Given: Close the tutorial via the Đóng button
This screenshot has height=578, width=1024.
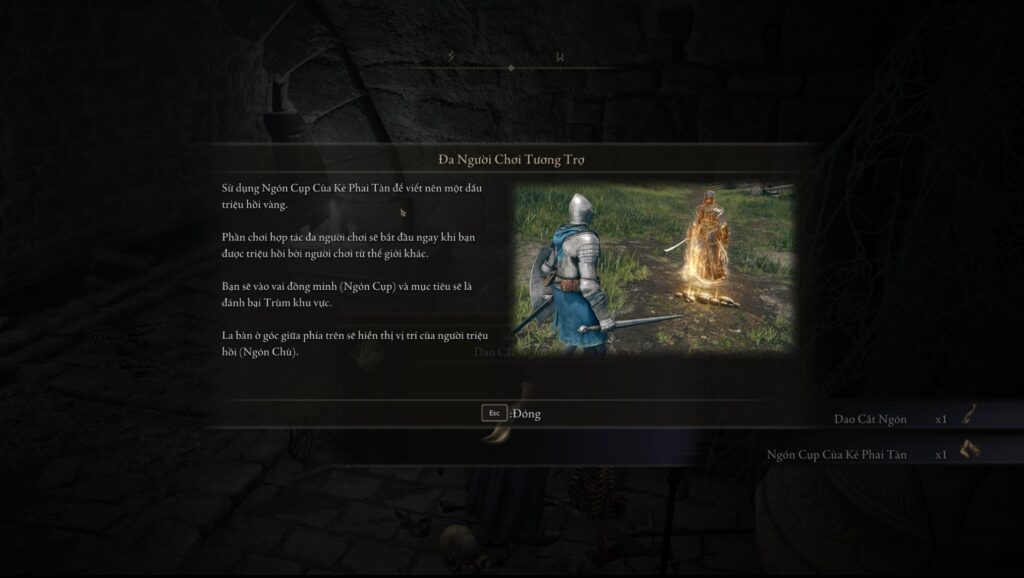Looking at the screenshot, I should click(x=511, y=413).
